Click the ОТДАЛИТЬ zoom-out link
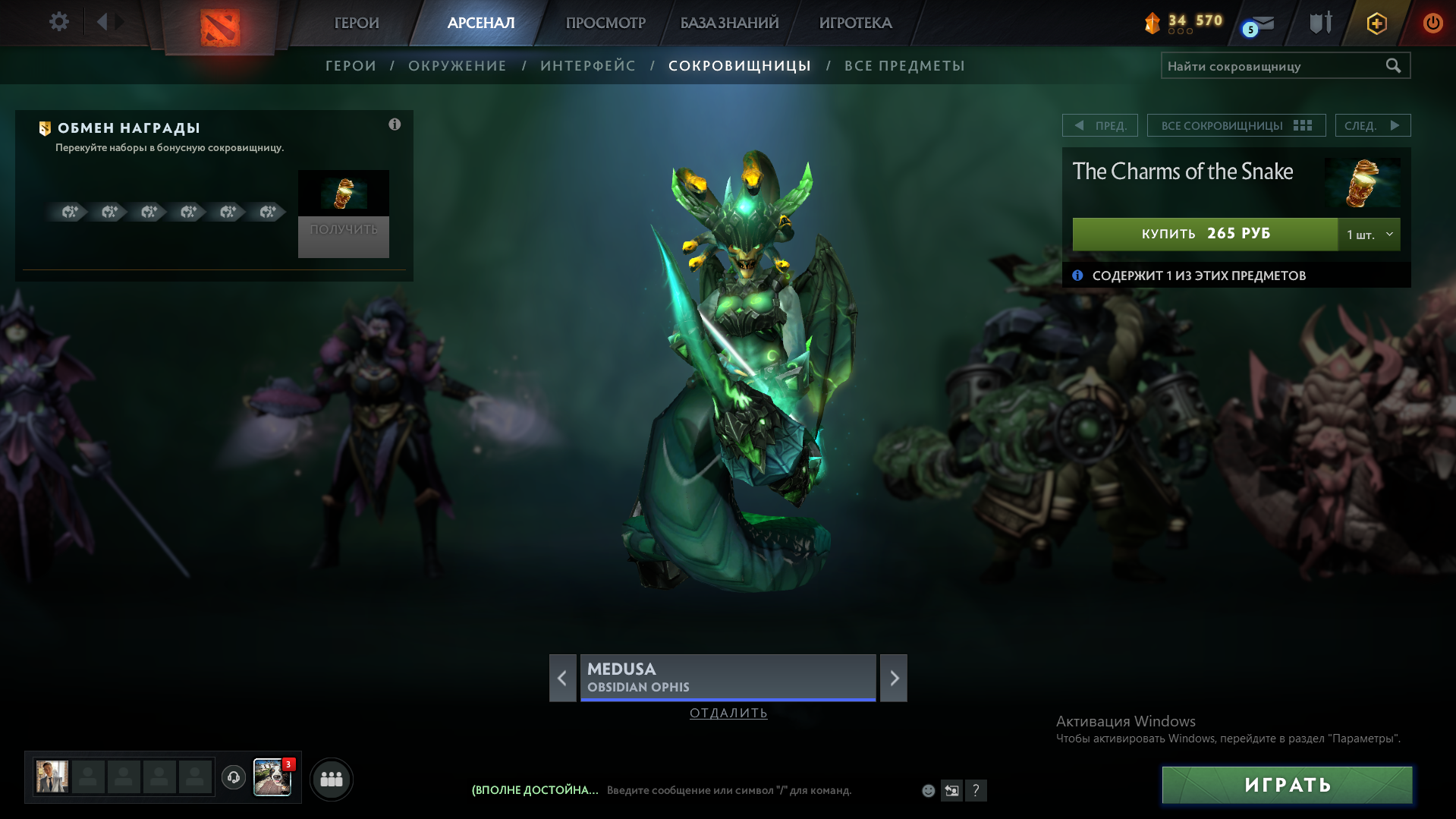Screen dimensions: 1456x819 [728, 713]
